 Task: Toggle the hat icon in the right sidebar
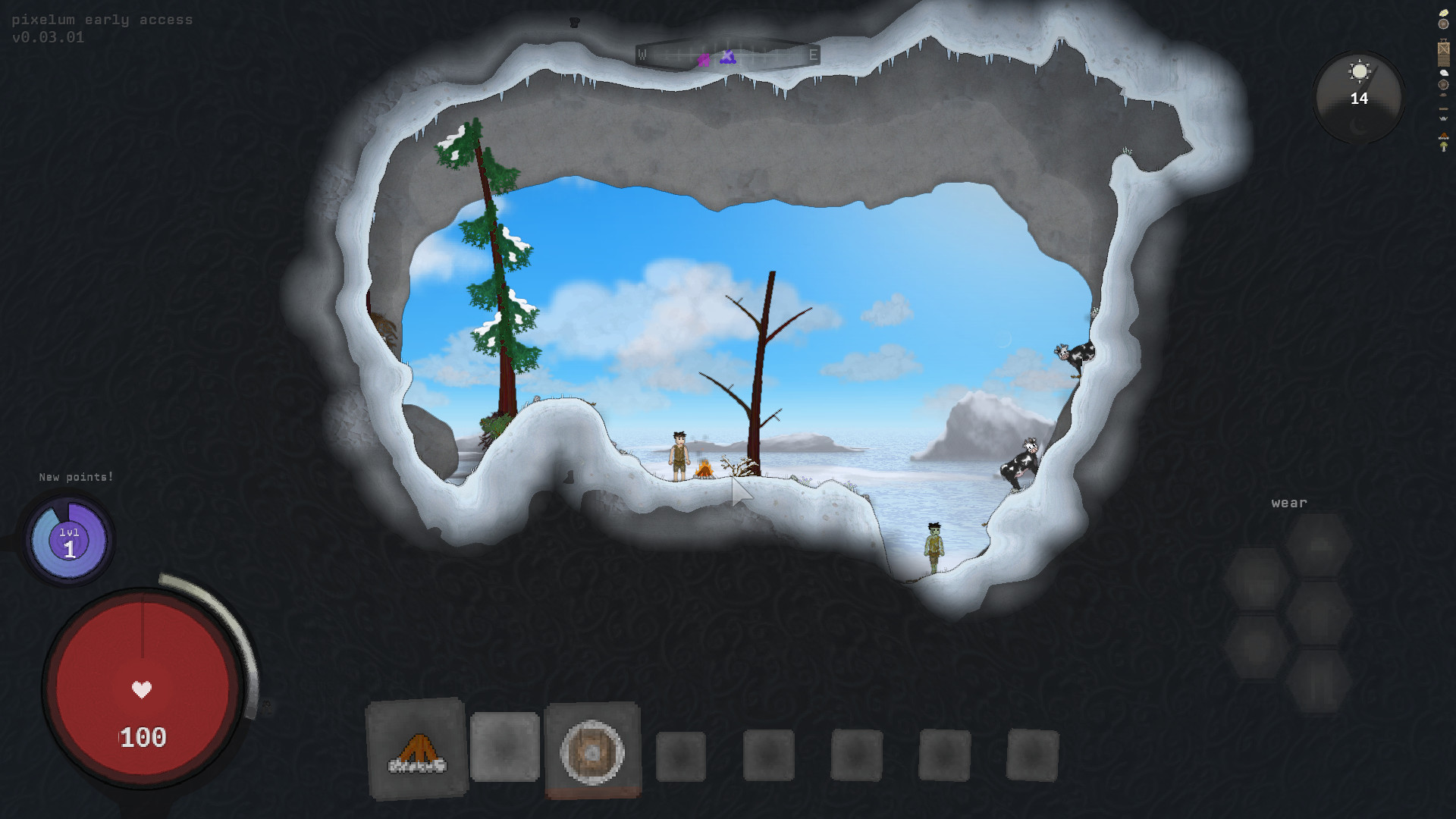coord(1442,95)
